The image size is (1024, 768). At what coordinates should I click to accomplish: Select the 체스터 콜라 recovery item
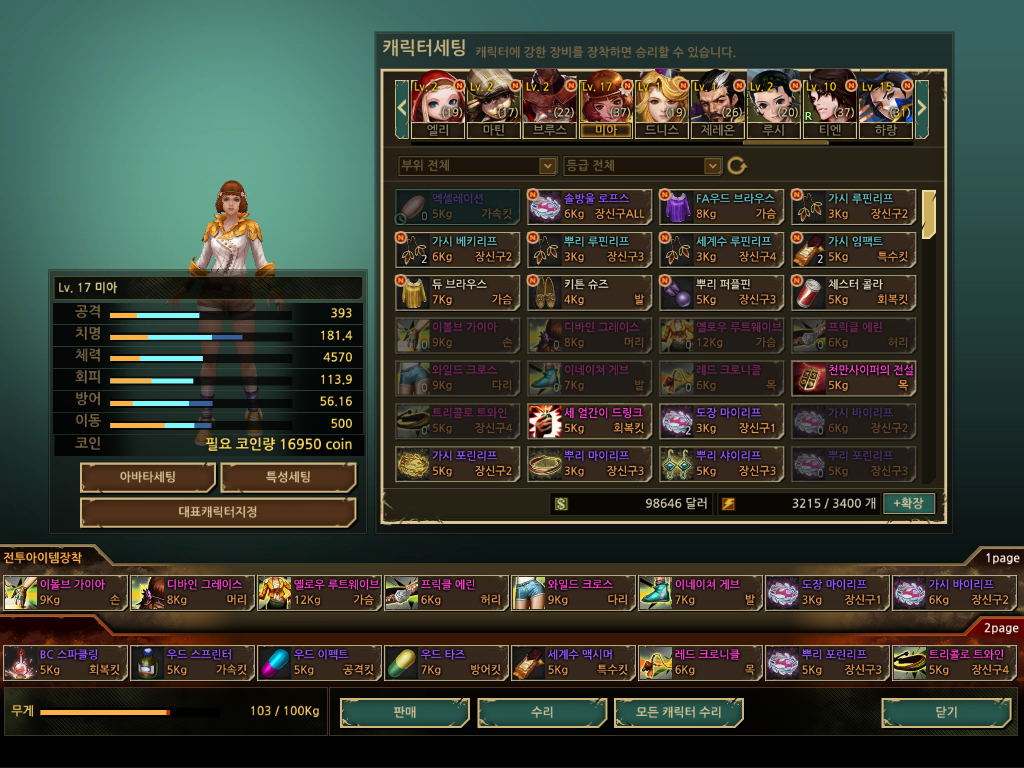(853, 292)
